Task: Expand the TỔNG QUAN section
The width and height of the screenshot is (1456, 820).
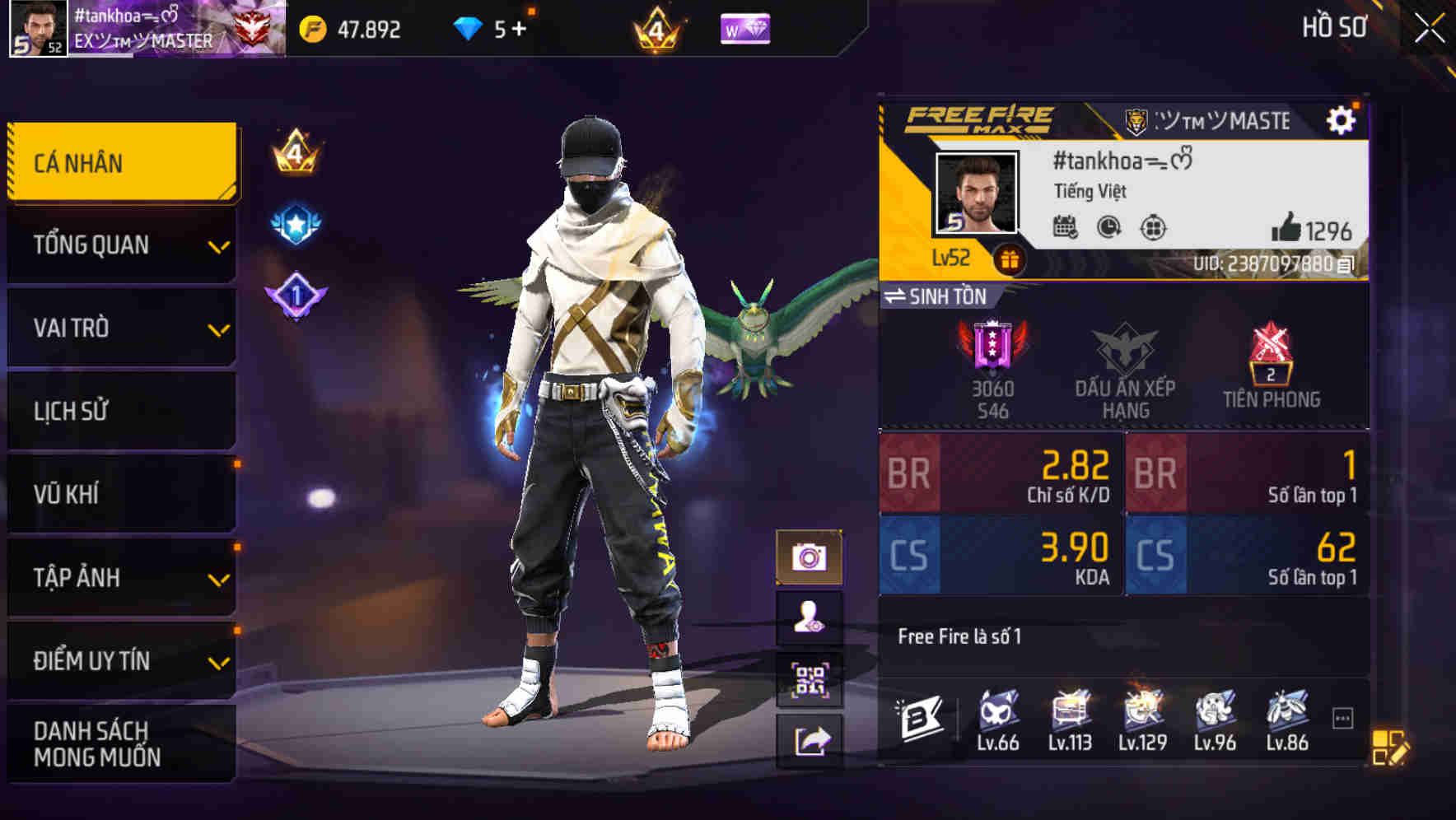Action: [121, 245]
